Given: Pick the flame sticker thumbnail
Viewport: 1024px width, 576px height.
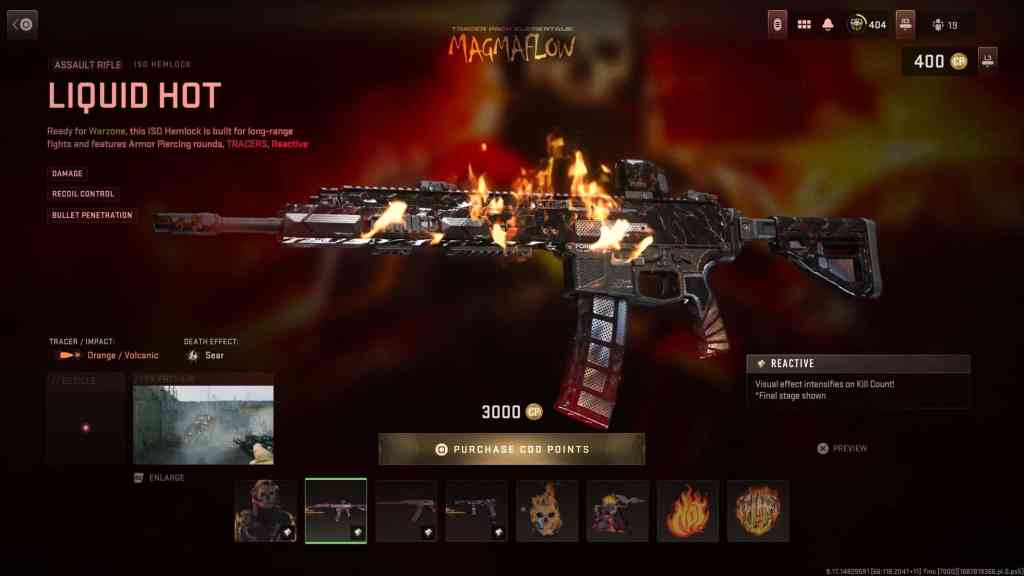Looking at the screenshot, I should click(x=687, y=510).
